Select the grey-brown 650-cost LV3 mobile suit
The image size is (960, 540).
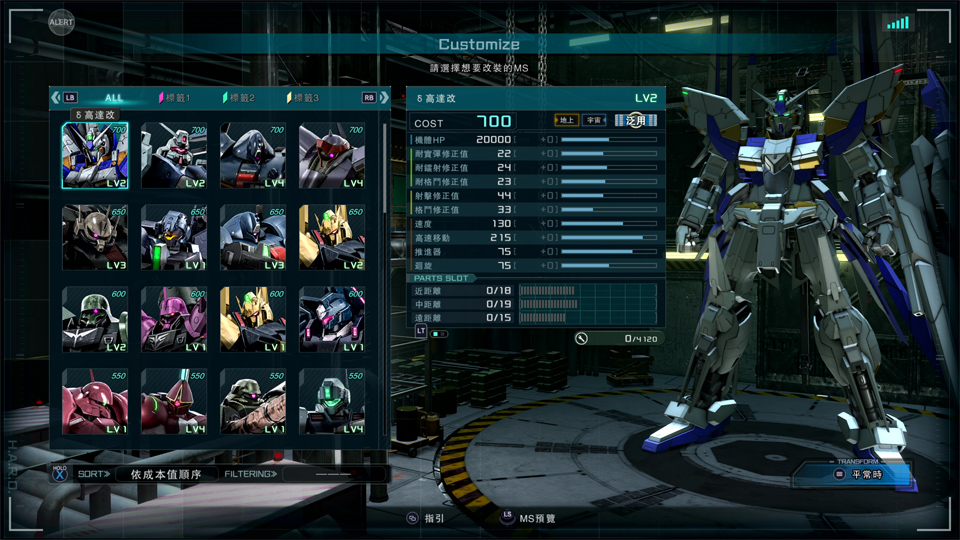95,238
